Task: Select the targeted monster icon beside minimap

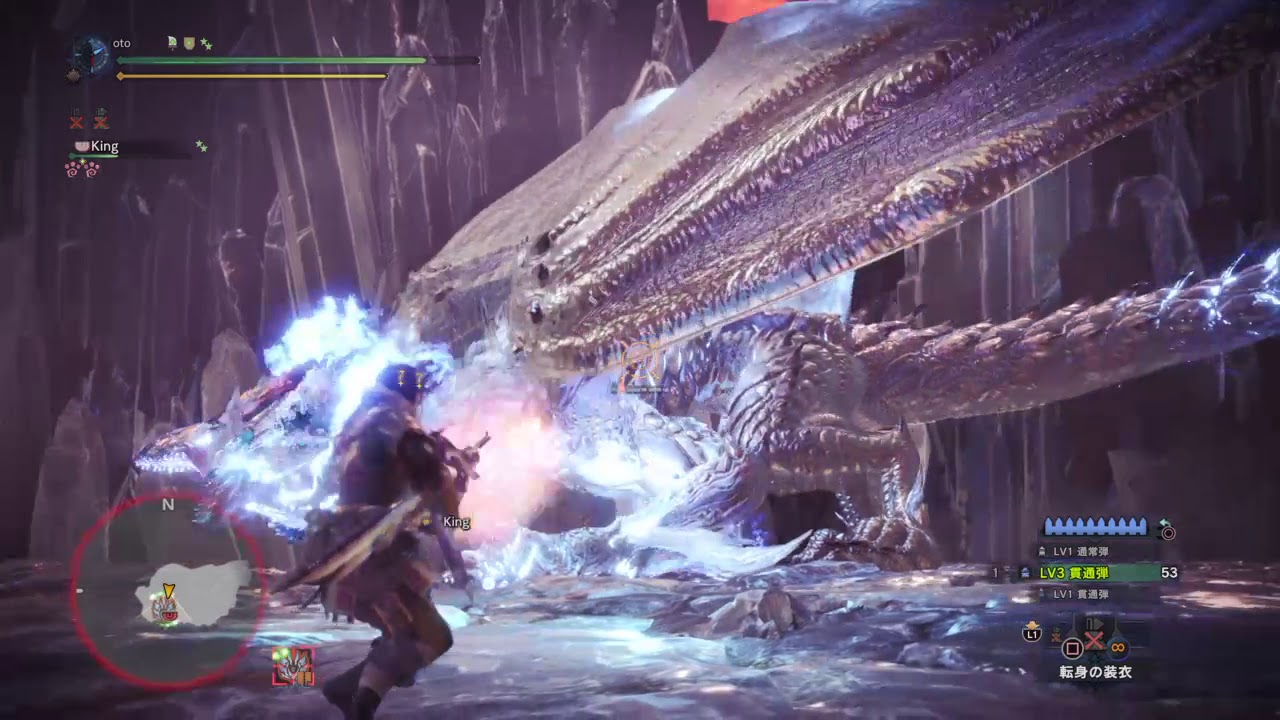Action: [x=293, y=666]
